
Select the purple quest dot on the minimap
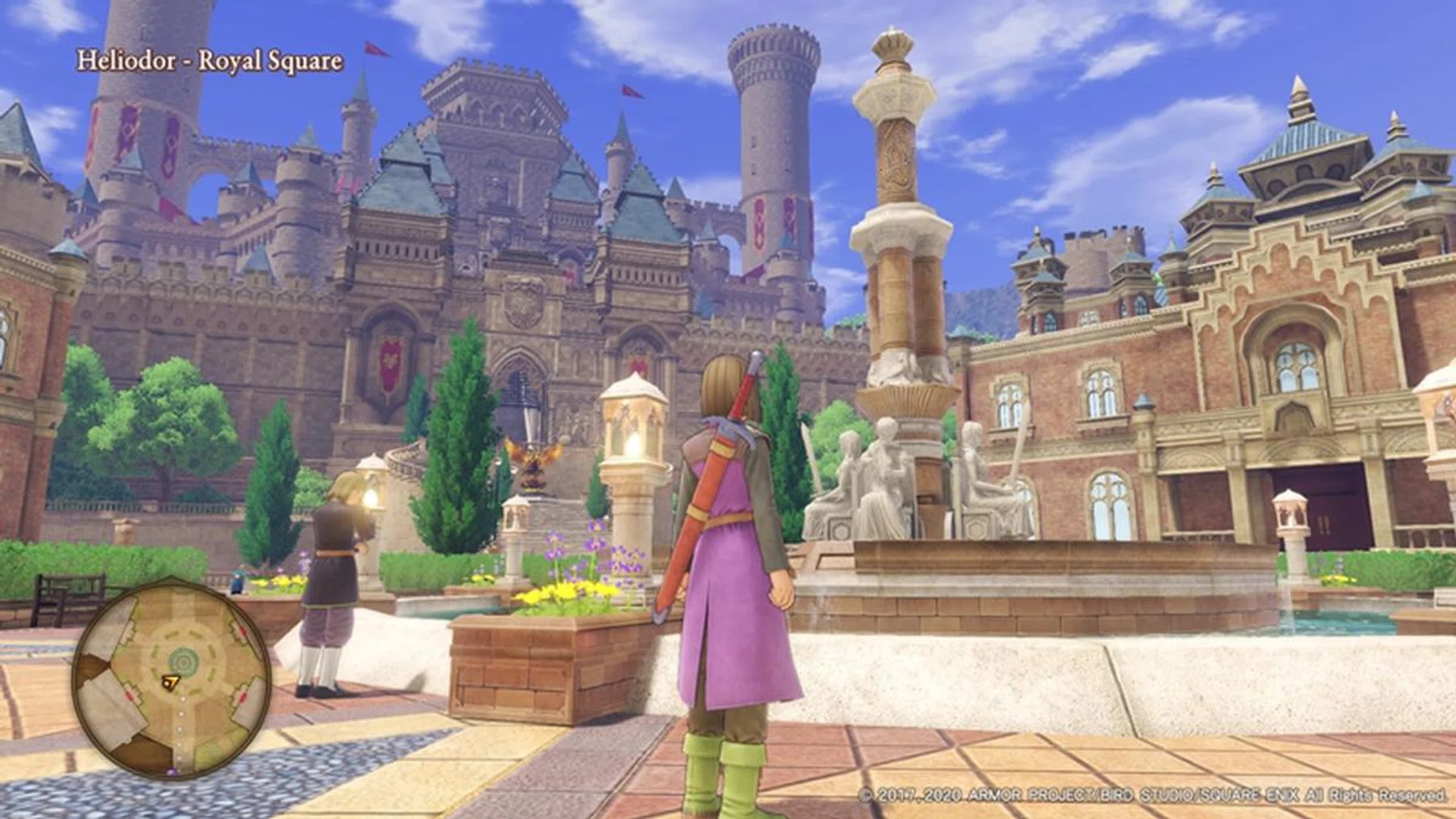(171, 770)
